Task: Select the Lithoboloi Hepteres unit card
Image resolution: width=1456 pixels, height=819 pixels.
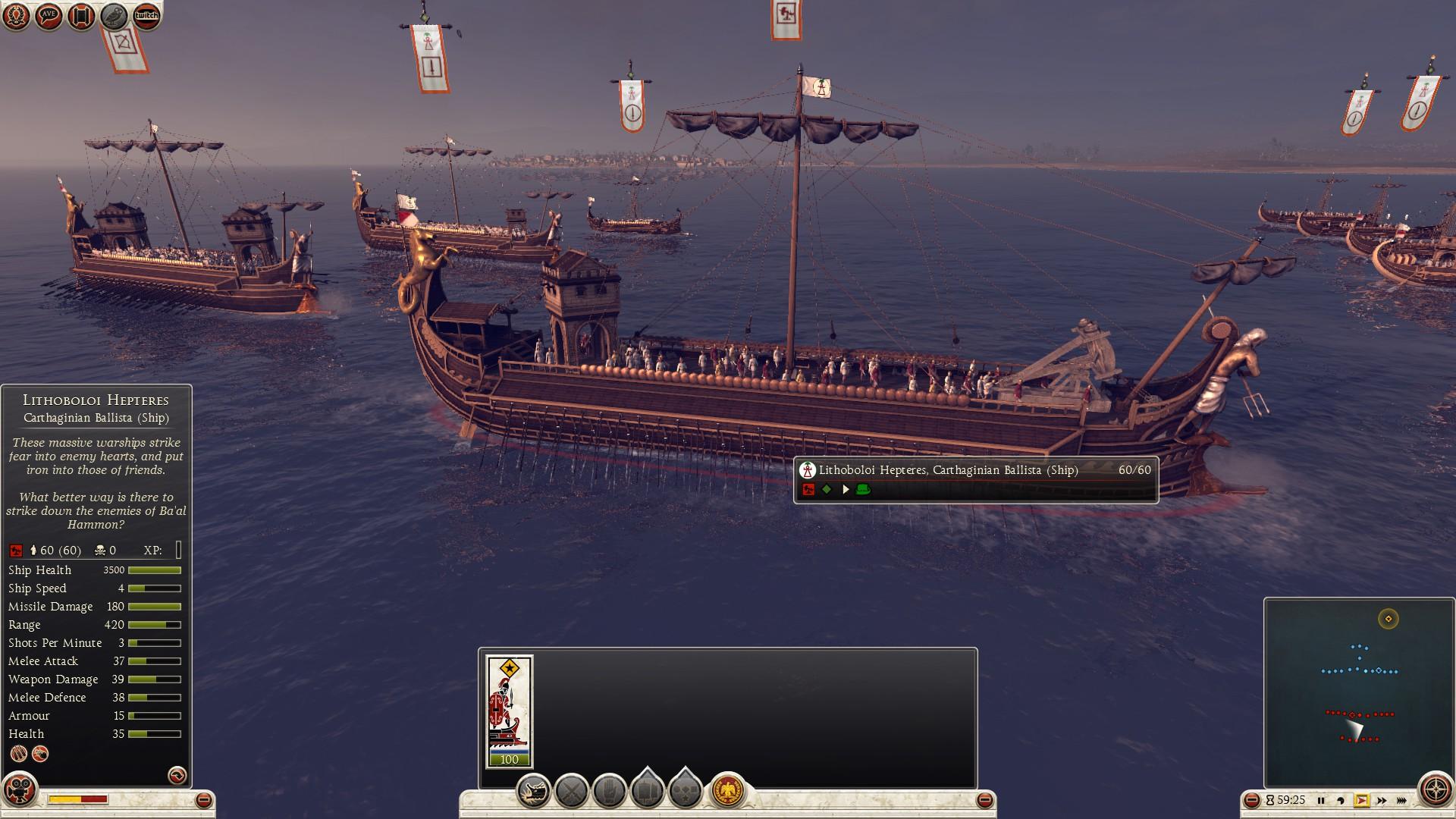Action: pos(510,711)
